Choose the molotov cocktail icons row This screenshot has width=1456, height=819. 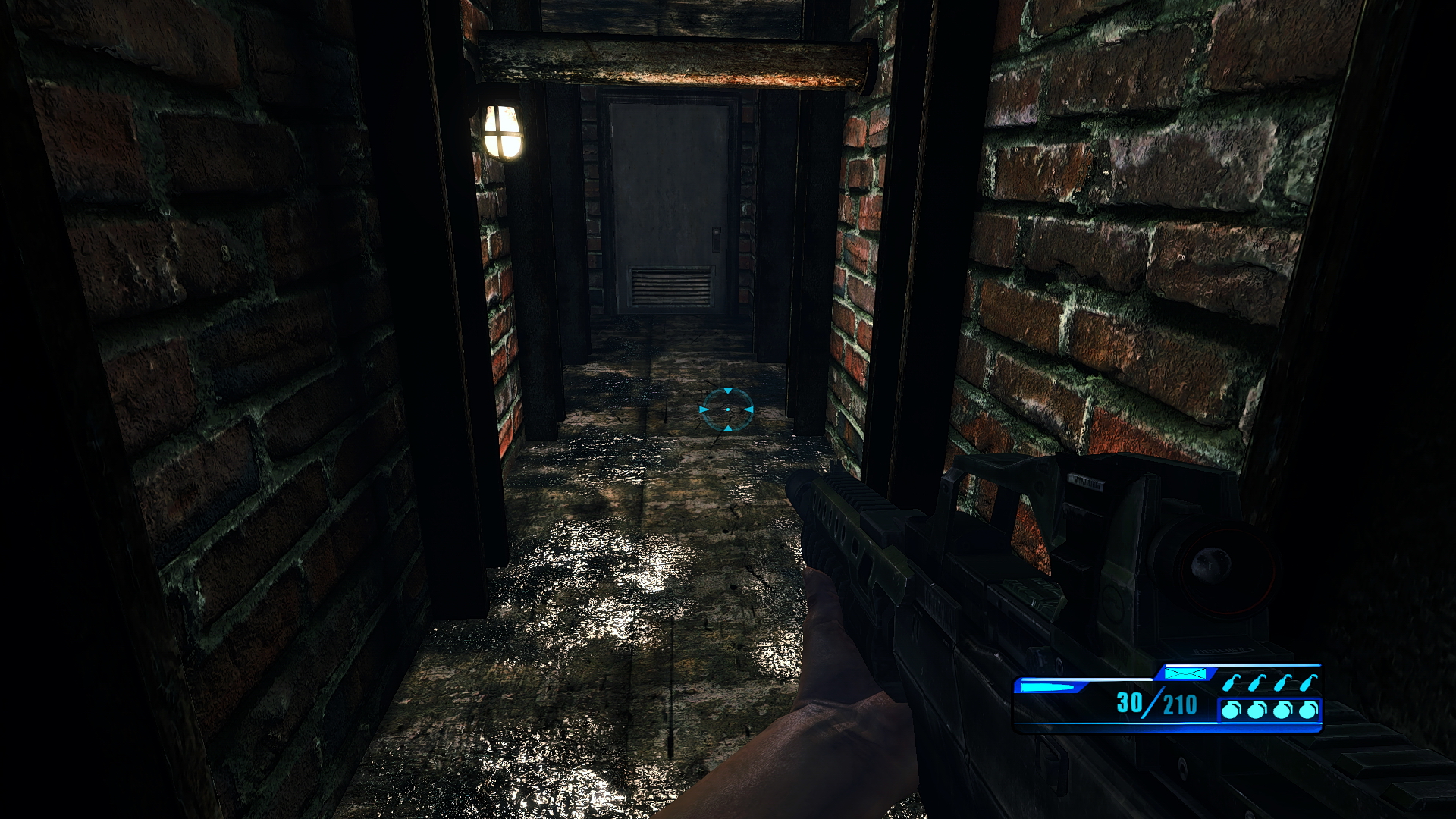(1269, 682)
